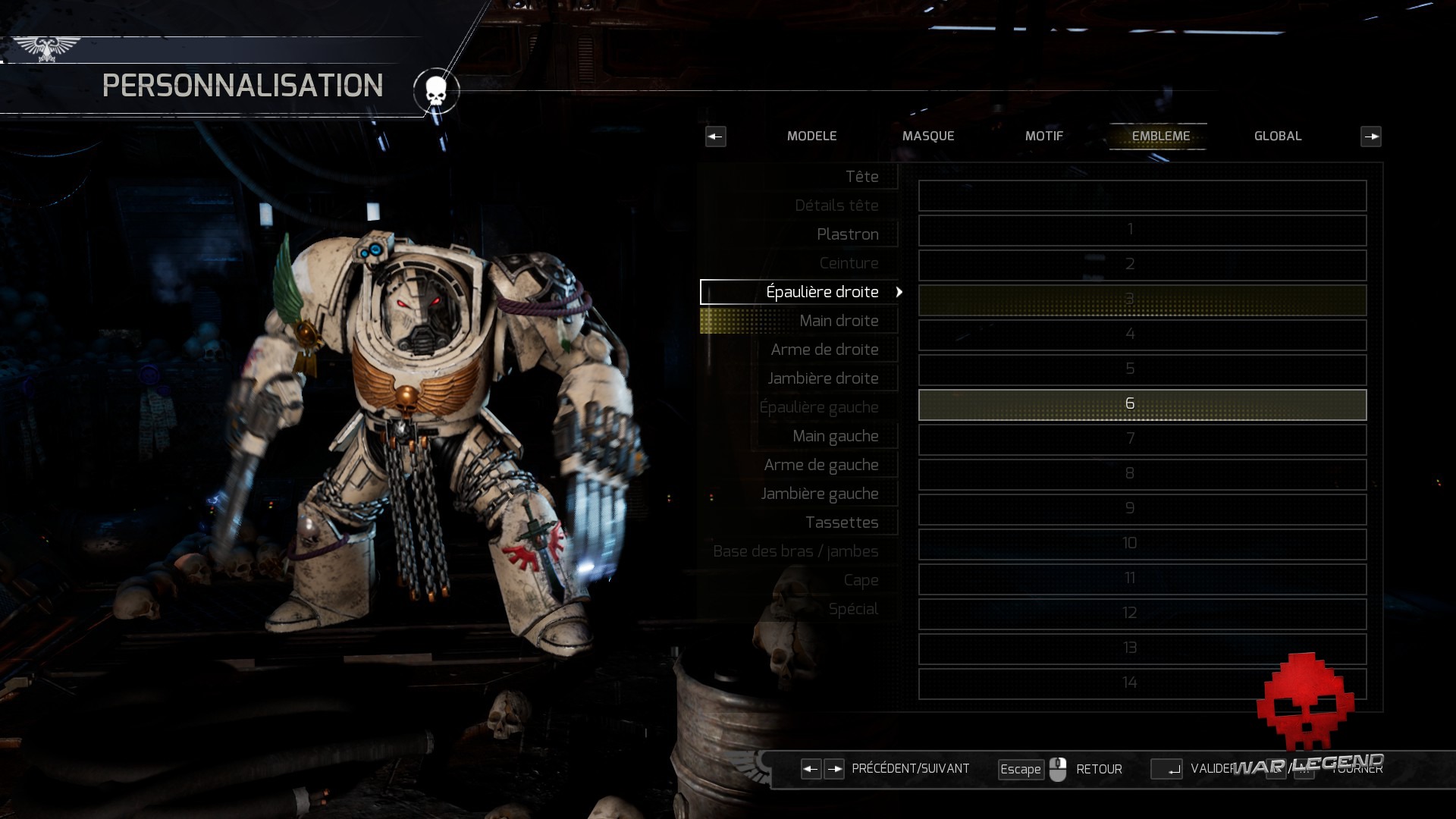
Task: Select the Arme de gauche part
Action: tap(821, 465)
